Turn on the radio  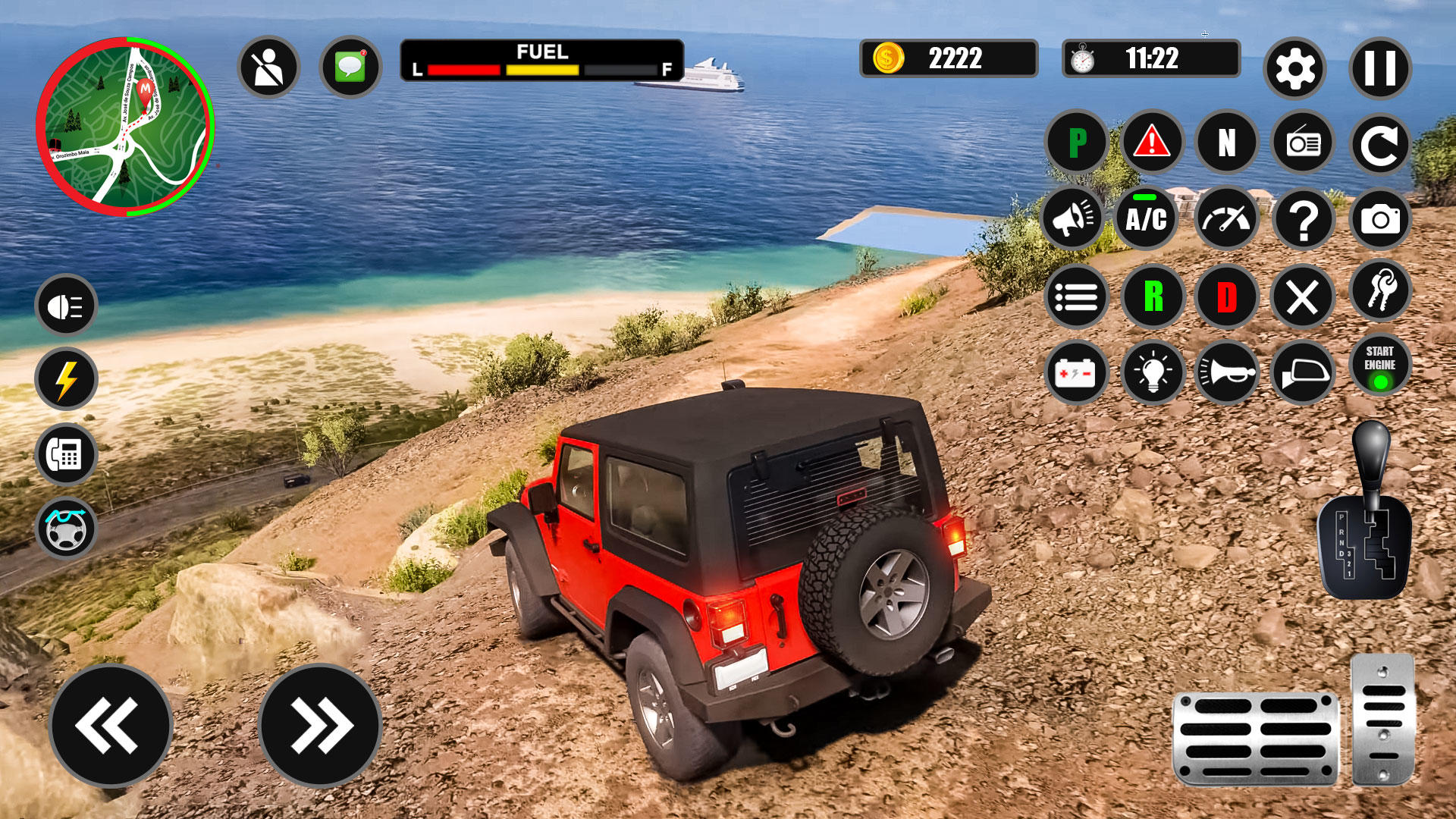point(1303,143)
